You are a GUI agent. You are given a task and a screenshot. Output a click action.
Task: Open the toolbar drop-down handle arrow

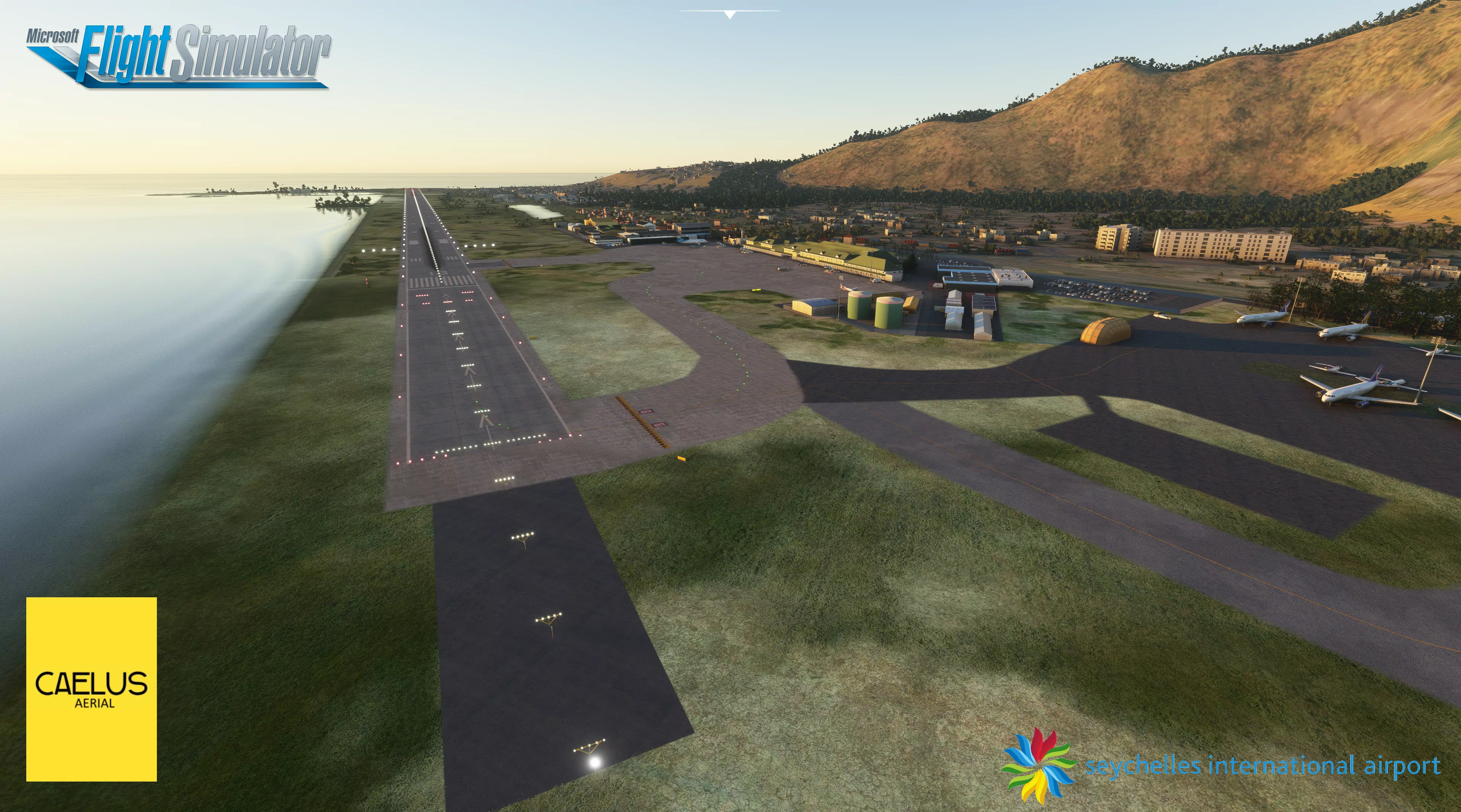pyautogui.click(x=730, y=14)
